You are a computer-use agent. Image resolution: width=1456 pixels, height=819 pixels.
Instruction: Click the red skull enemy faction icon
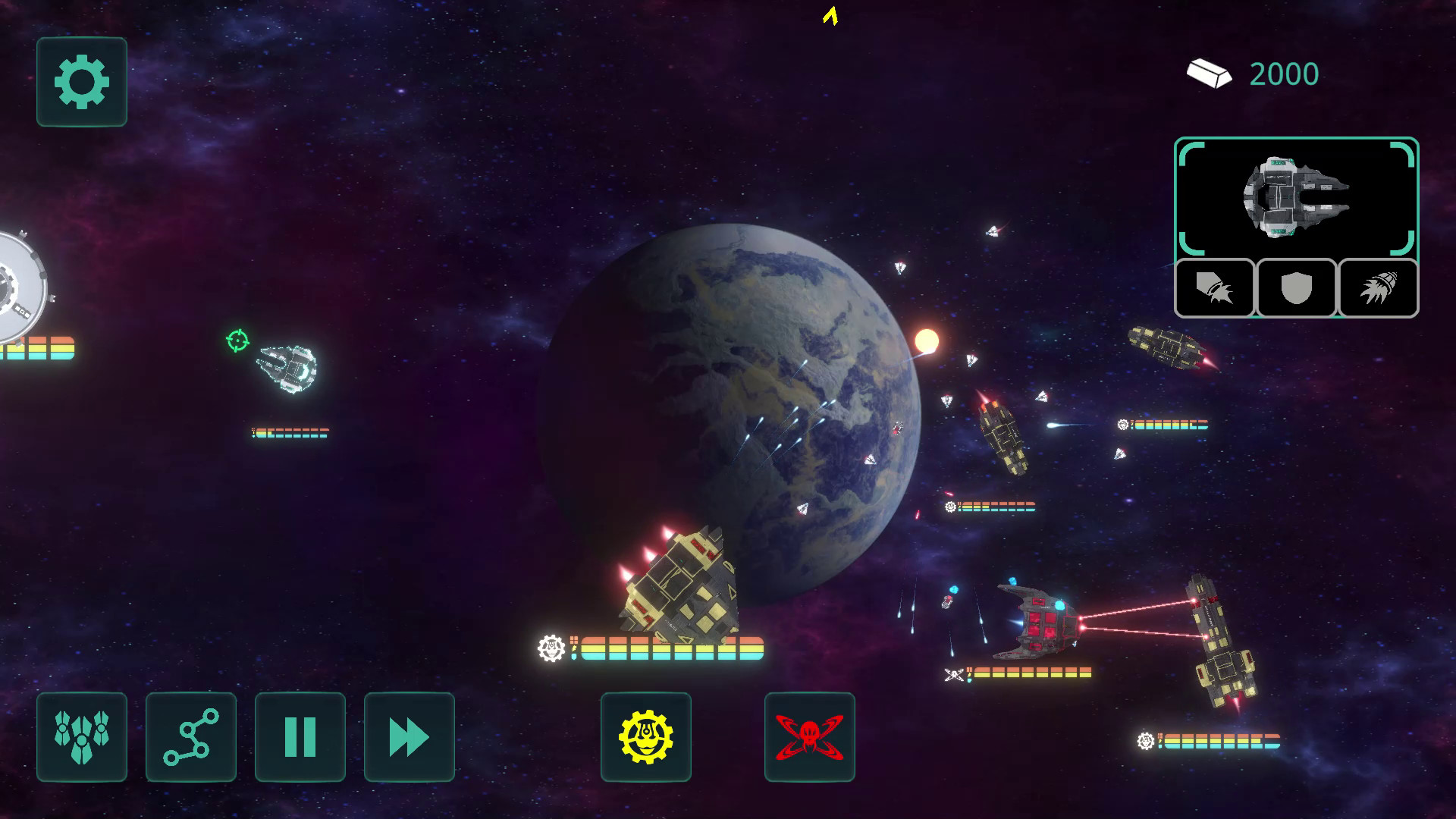tap(808, 737)
